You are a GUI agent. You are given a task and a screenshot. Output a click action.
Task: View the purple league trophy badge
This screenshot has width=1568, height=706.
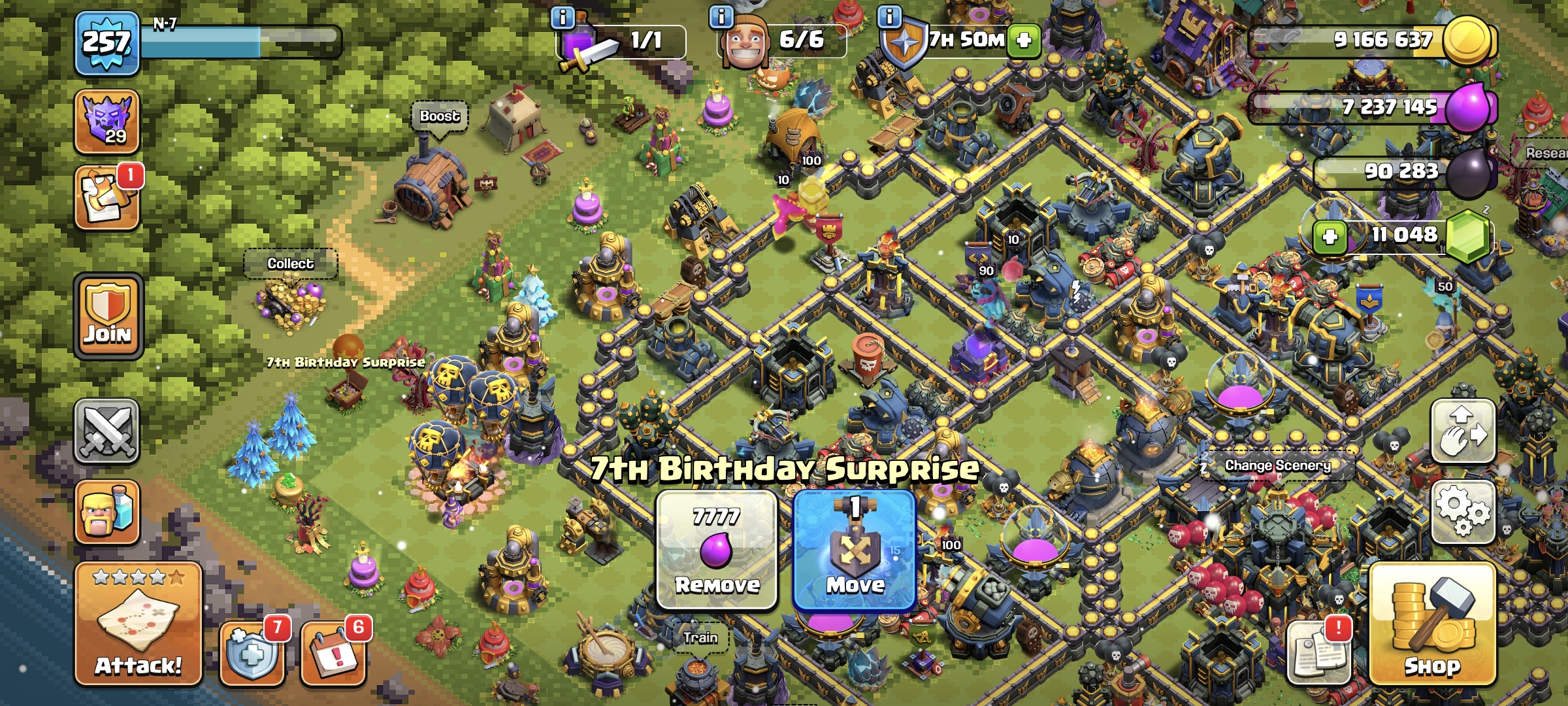(x=106, y=122)
